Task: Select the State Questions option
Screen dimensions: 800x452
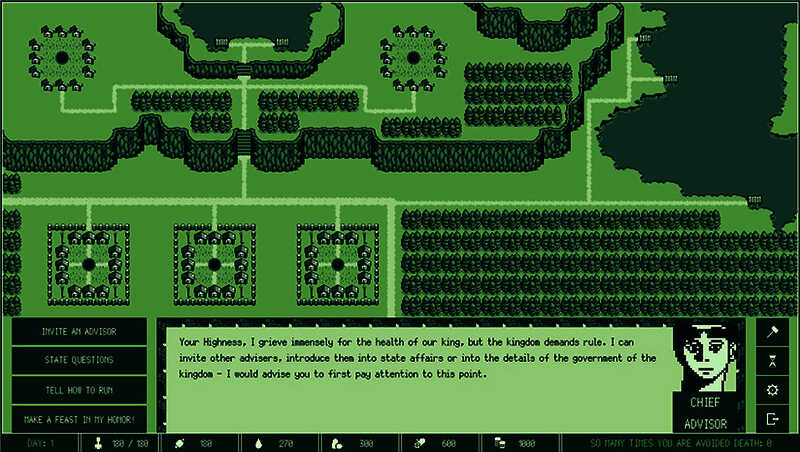Action: coord(79,360)
